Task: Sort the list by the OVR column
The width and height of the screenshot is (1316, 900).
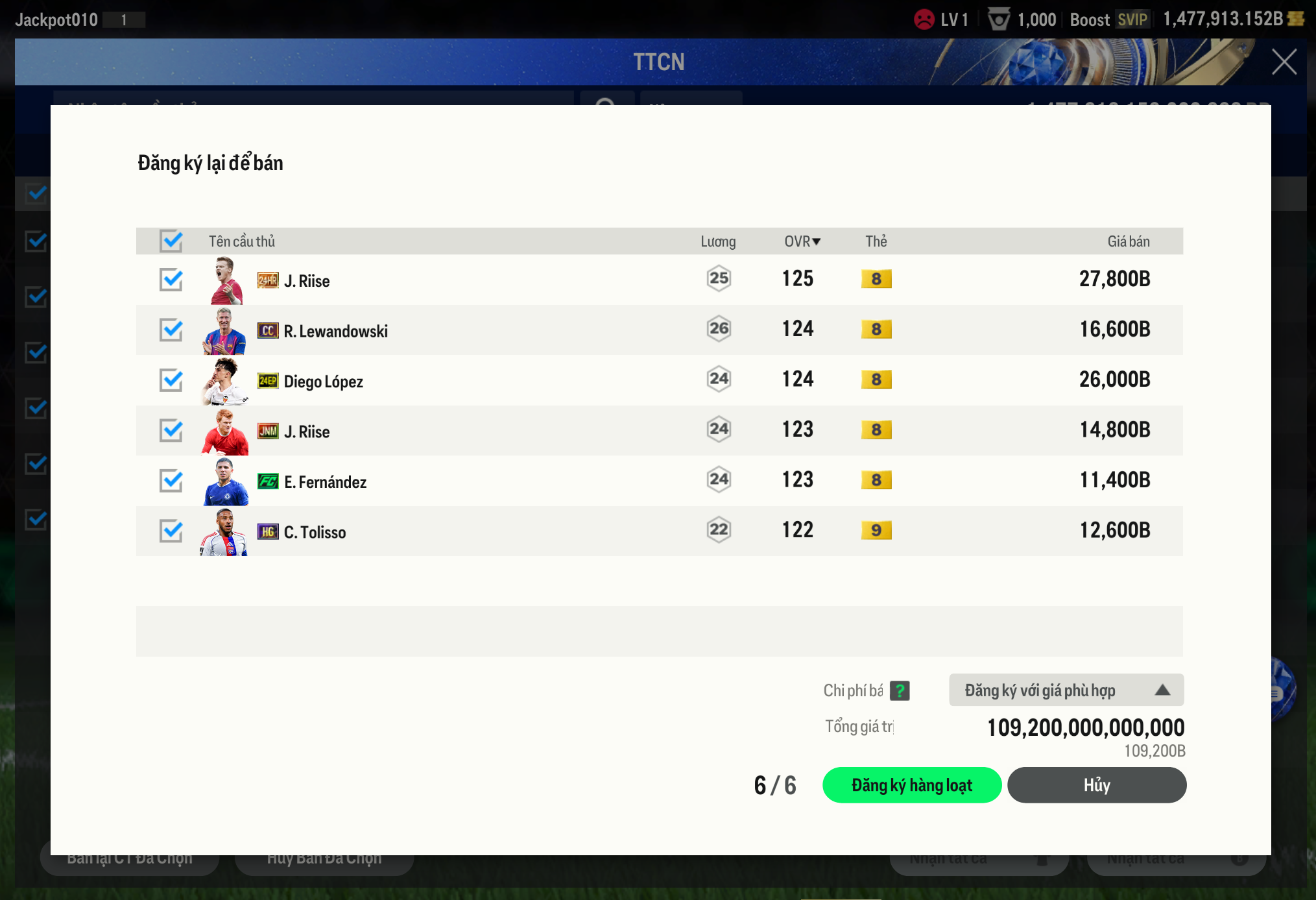Action: click(802, 241)
